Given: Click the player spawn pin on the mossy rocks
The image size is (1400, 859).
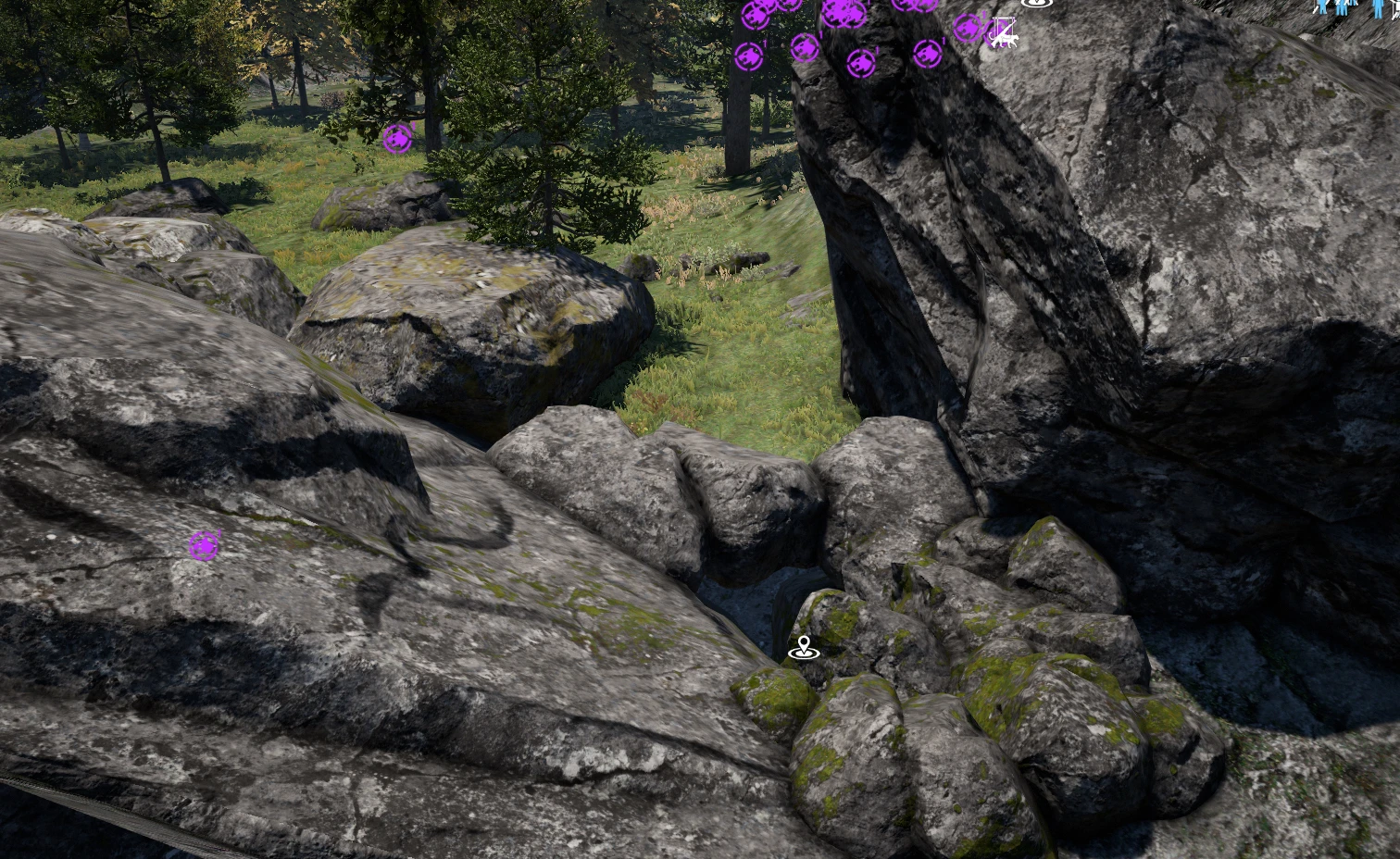Looking at the screenshot, I should click(x=804, y=646).
